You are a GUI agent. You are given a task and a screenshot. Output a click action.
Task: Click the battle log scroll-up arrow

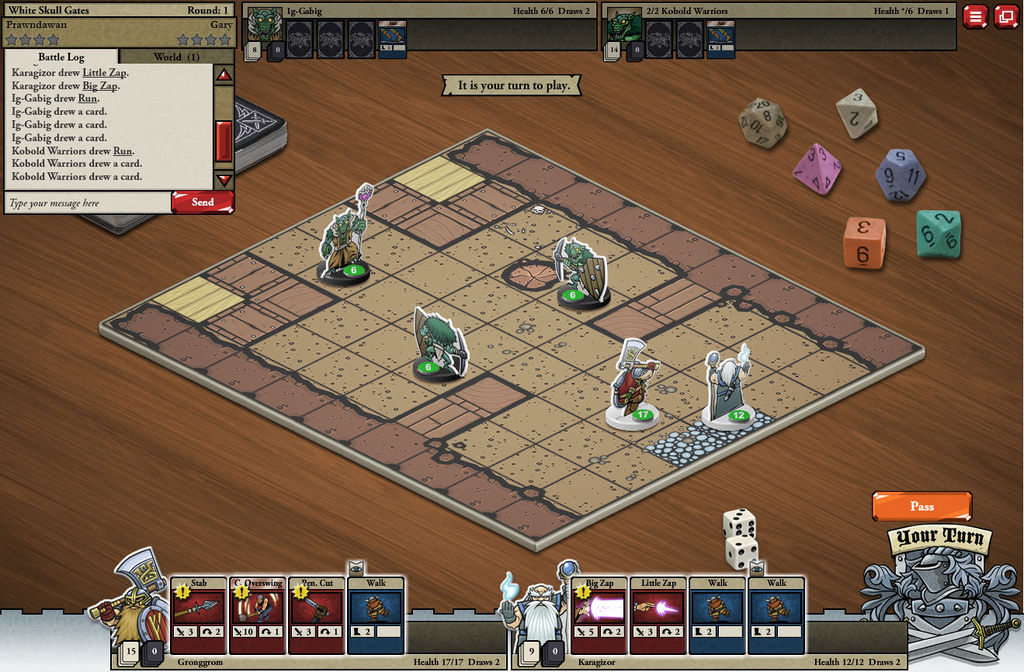[x=224, y=76]
